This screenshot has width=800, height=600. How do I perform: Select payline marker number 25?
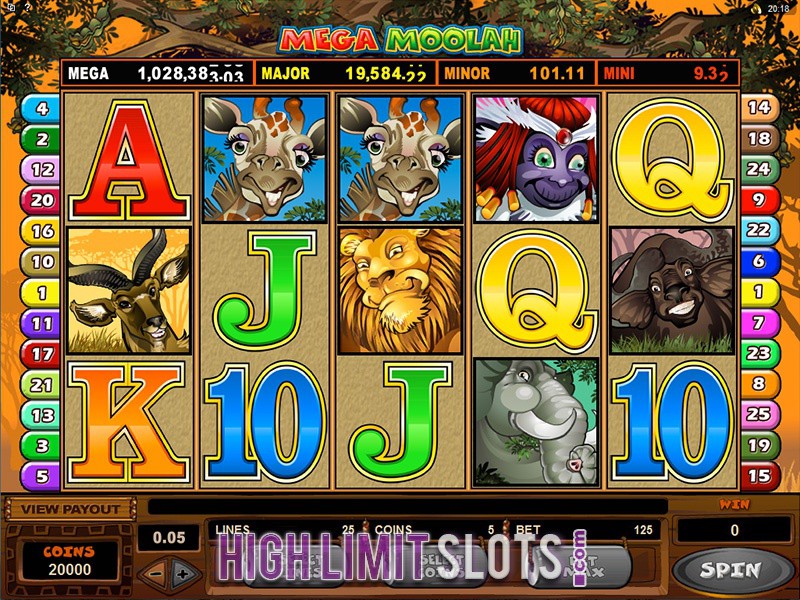[x=759, y=415]
